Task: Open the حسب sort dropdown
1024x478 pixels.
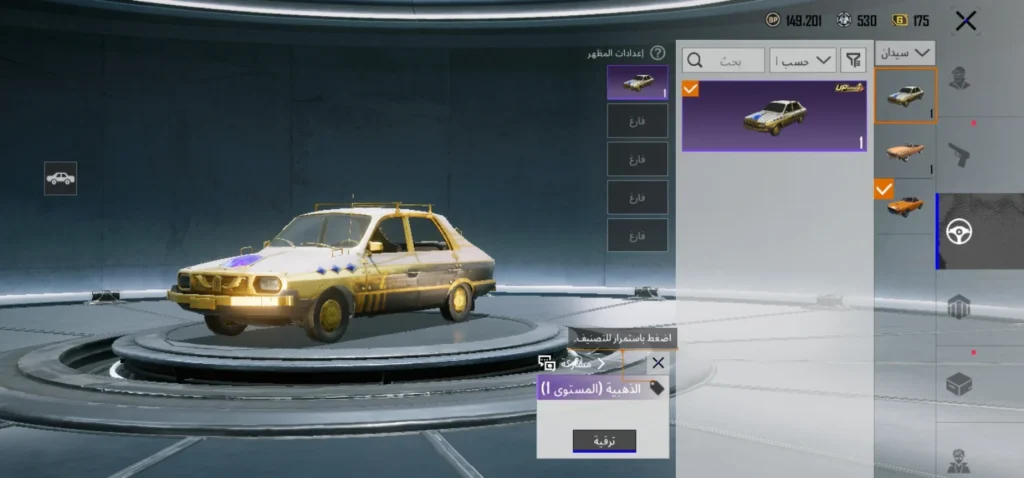Action: pos(805,61)
